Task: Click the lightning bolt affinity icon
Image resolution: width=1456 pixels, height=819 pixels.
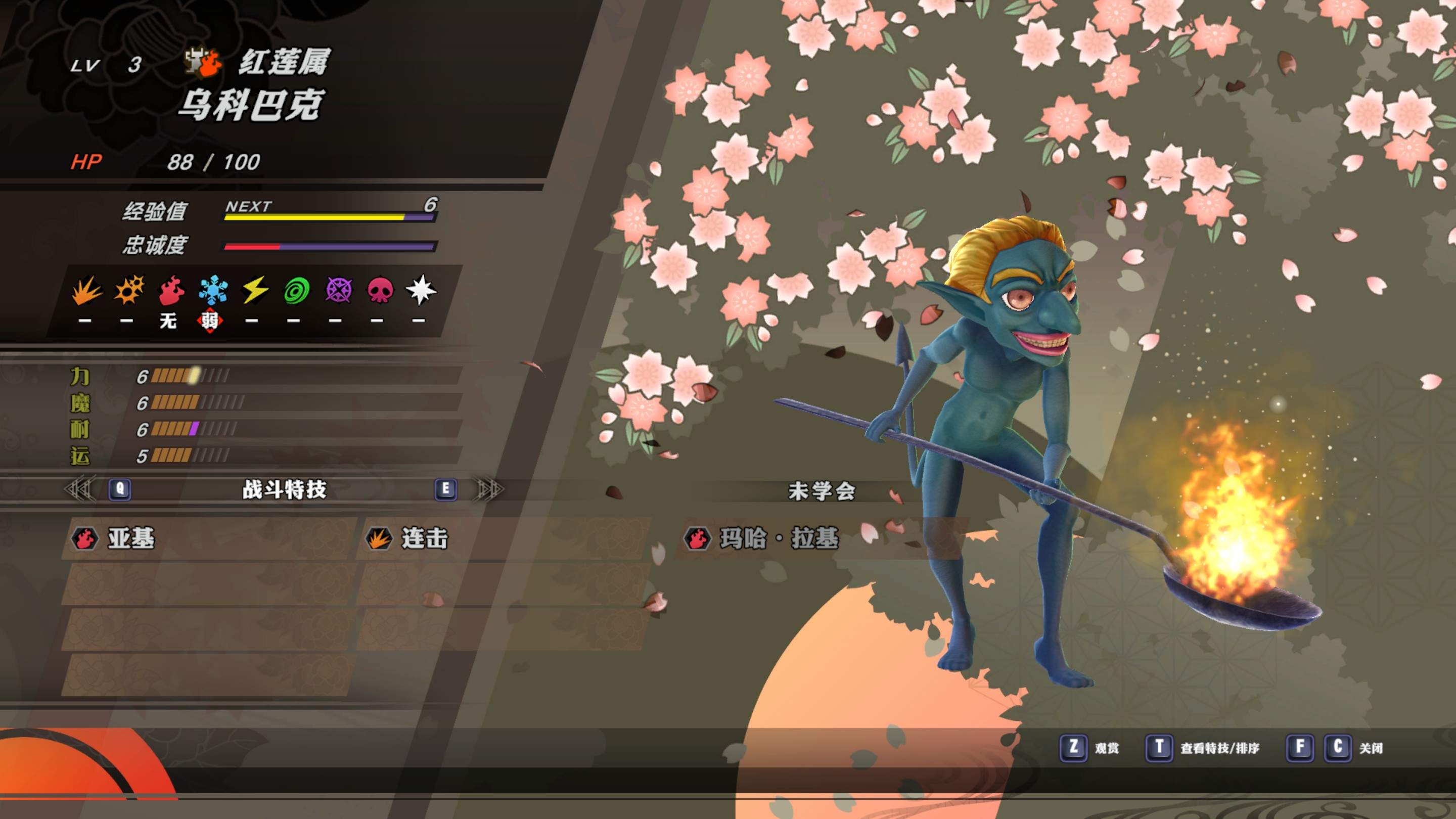Action: [x=255, y=291]
